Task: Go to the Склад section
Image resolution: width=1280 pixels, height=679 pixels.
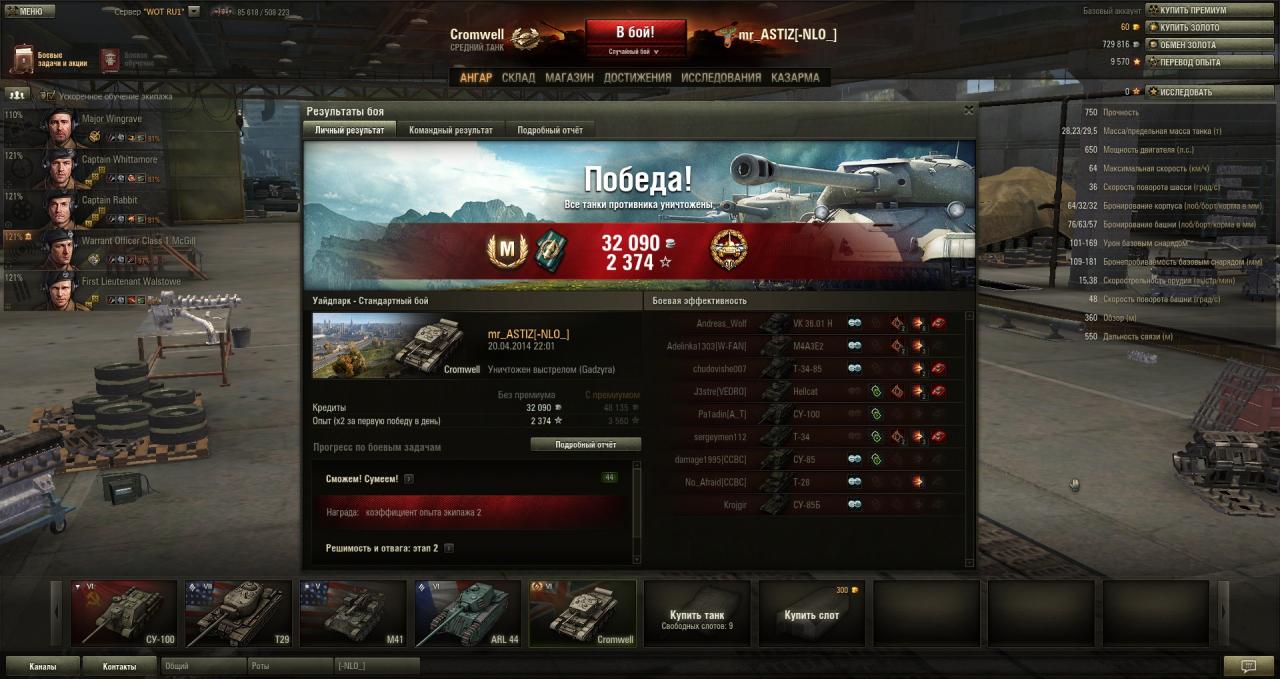Action: tap(518, 77)
